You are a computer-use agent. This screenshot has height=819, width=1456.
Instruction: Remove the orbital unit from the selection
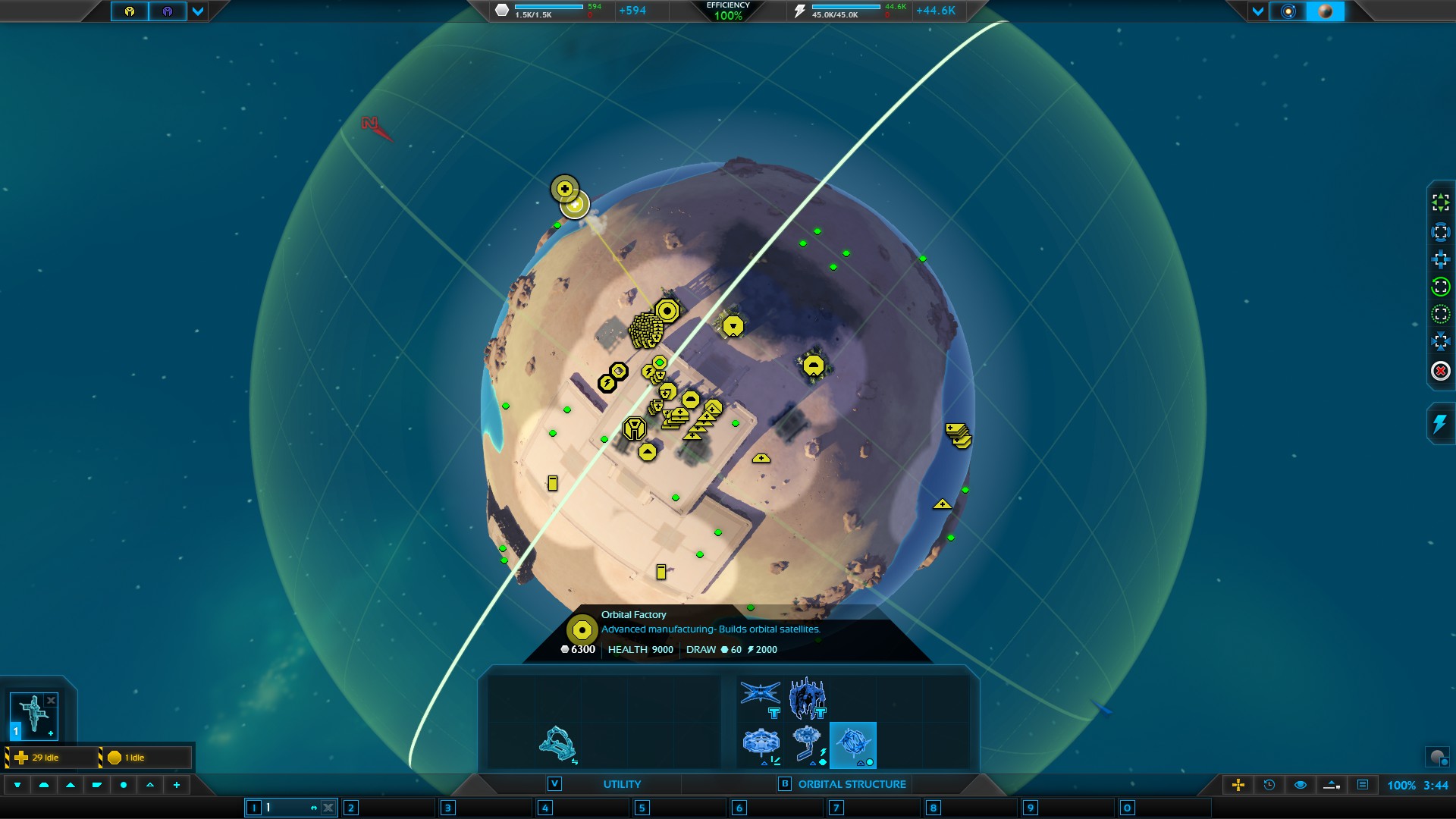coord(51,701)
